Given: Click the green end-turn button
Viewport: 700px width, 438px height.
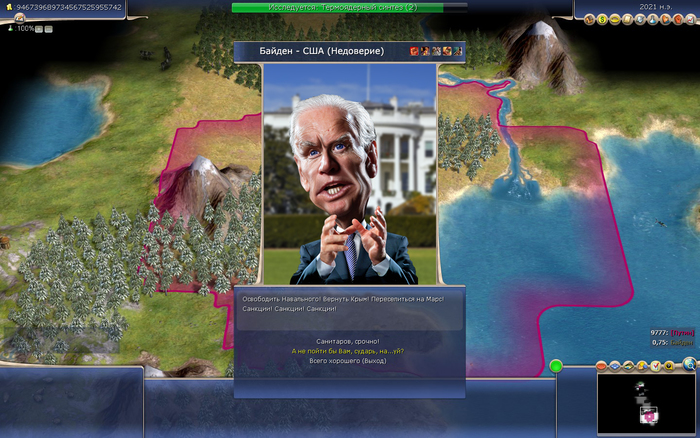Looking at the screenshot, I should [x=556, y=367].
